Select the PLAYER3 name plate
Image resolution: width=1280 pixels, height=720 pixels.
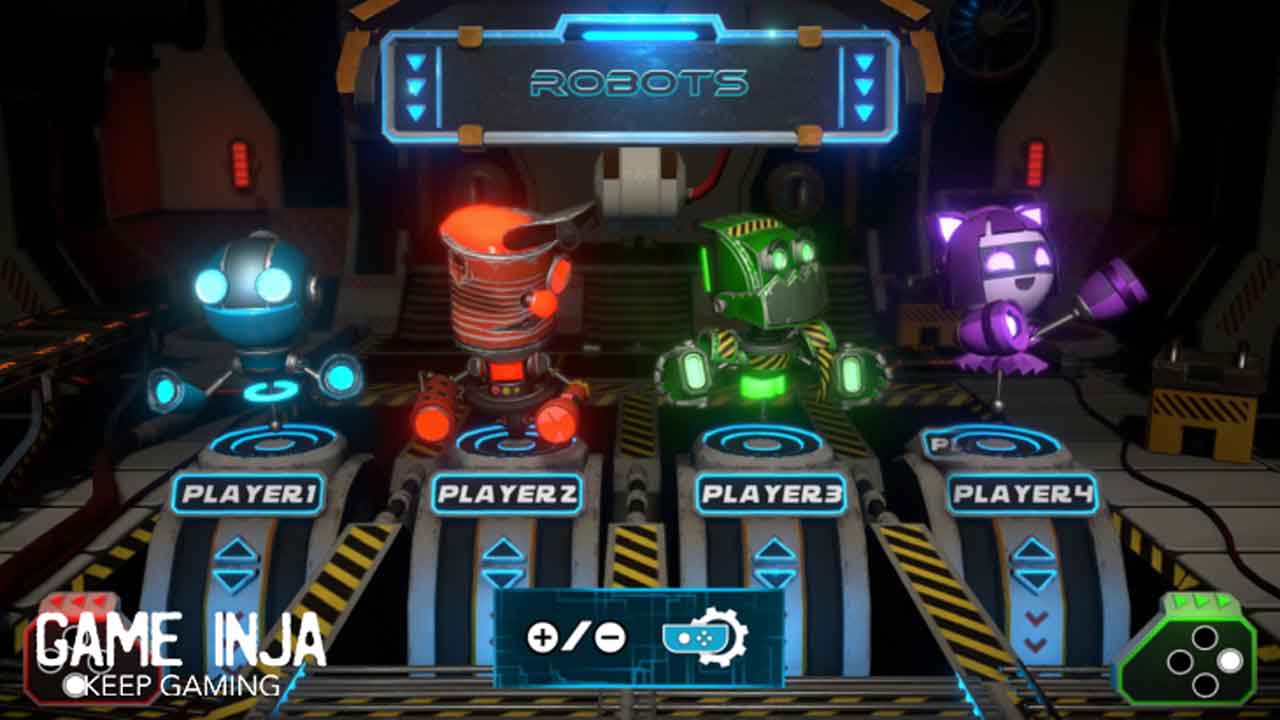pyautogui.click(x=771, y=494)
